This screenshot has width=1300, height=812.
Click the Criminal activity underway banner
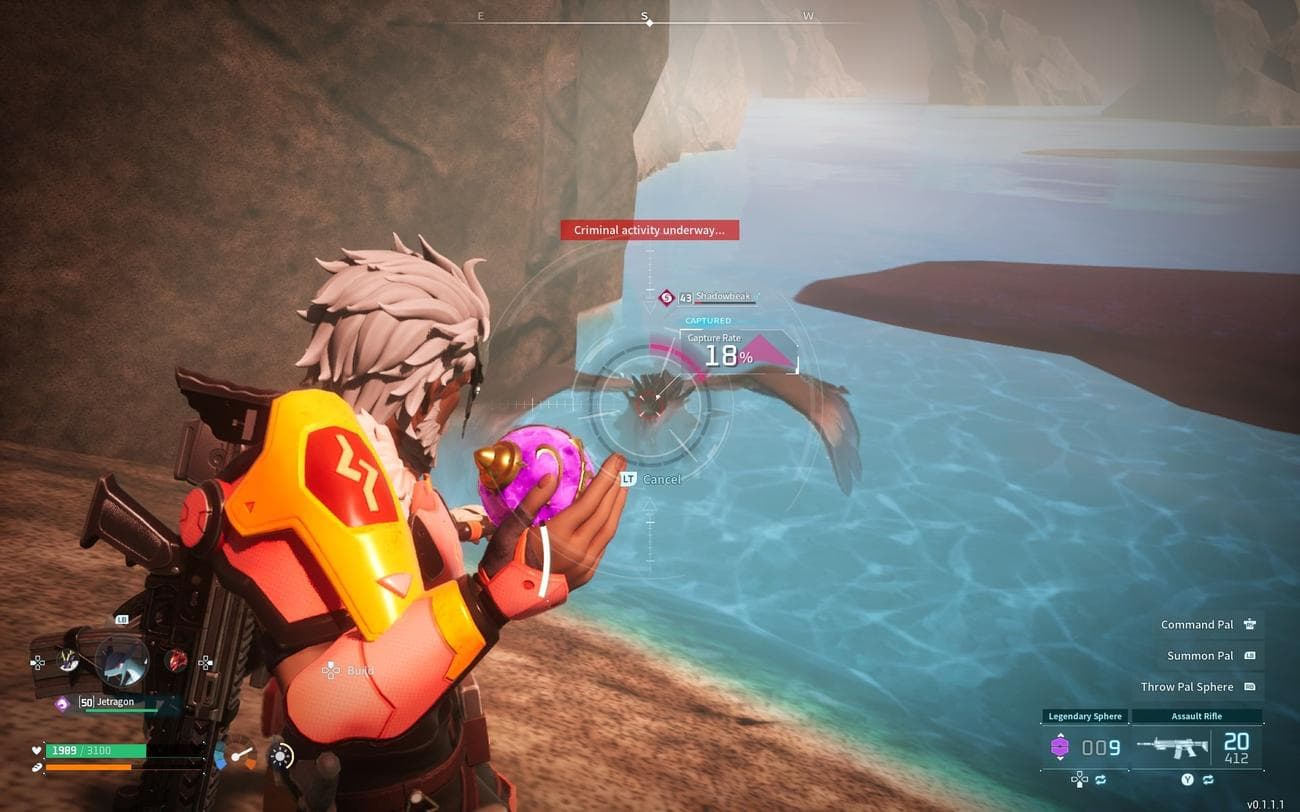click(x=649, y=230)
